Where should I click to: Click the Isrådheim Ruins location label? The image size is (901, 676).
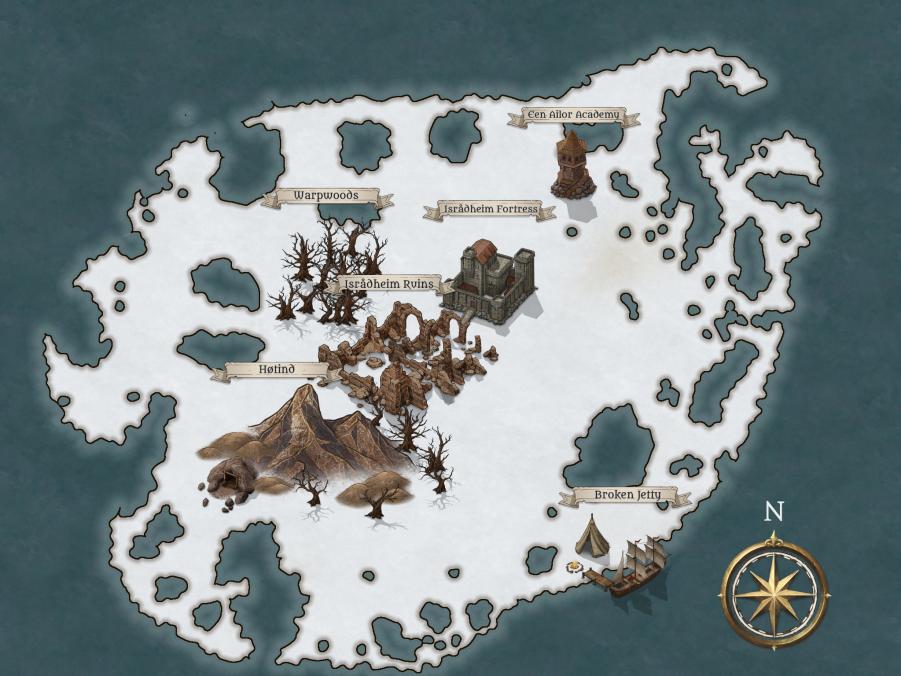[x=389, y=284]
